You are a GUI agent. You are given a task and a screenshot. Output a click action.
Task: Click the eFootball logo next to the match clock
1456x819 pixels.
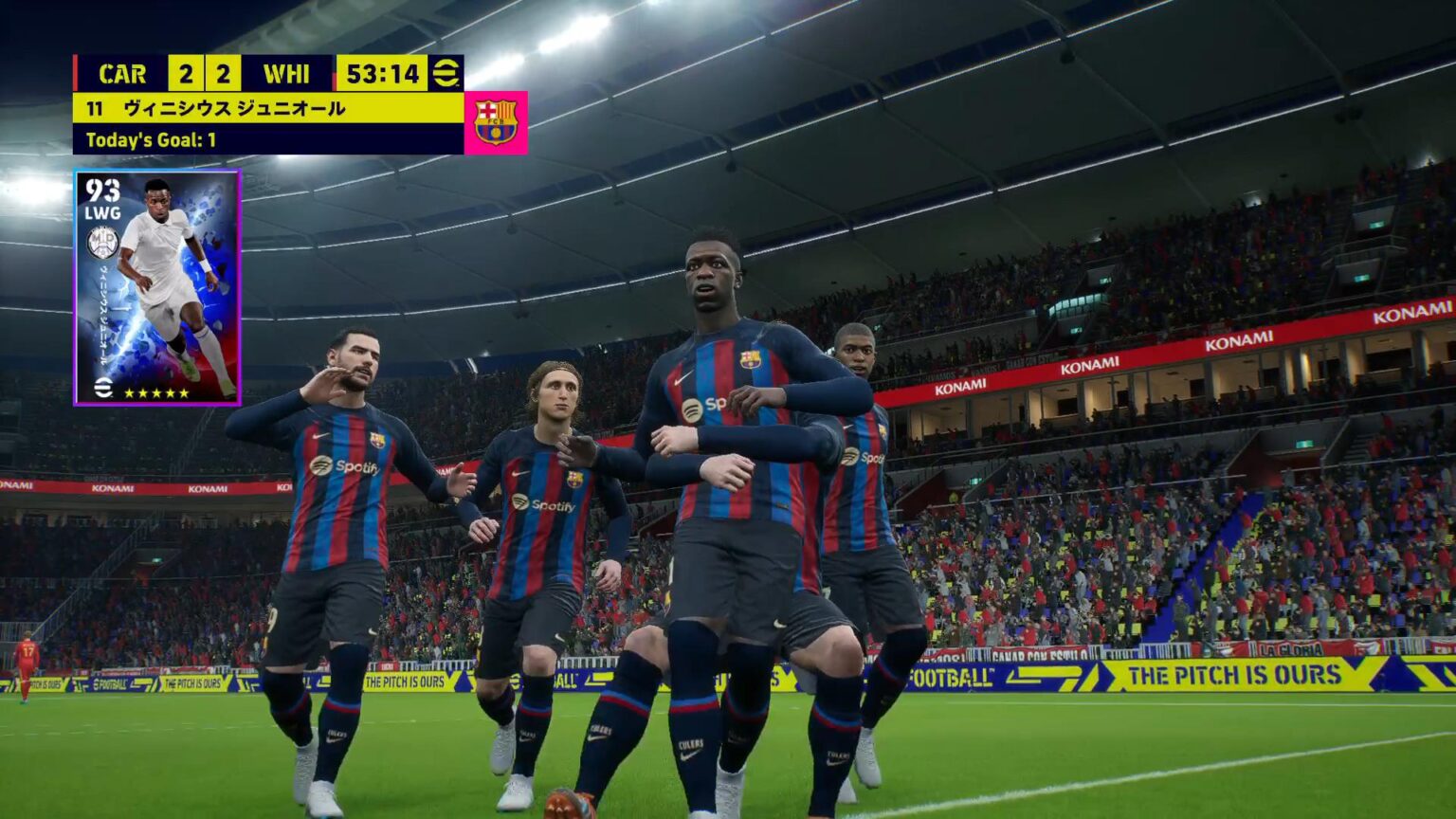[446, 74]
